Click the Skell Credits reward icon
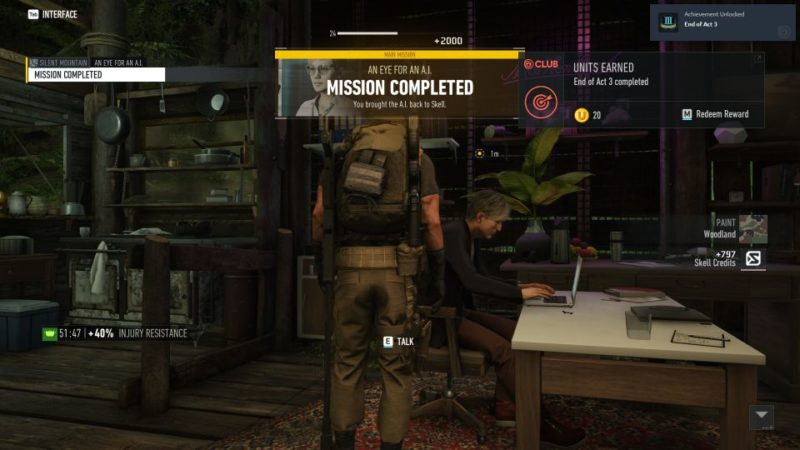Viewport: 800px width, 450px height. [x=753, y=260]
